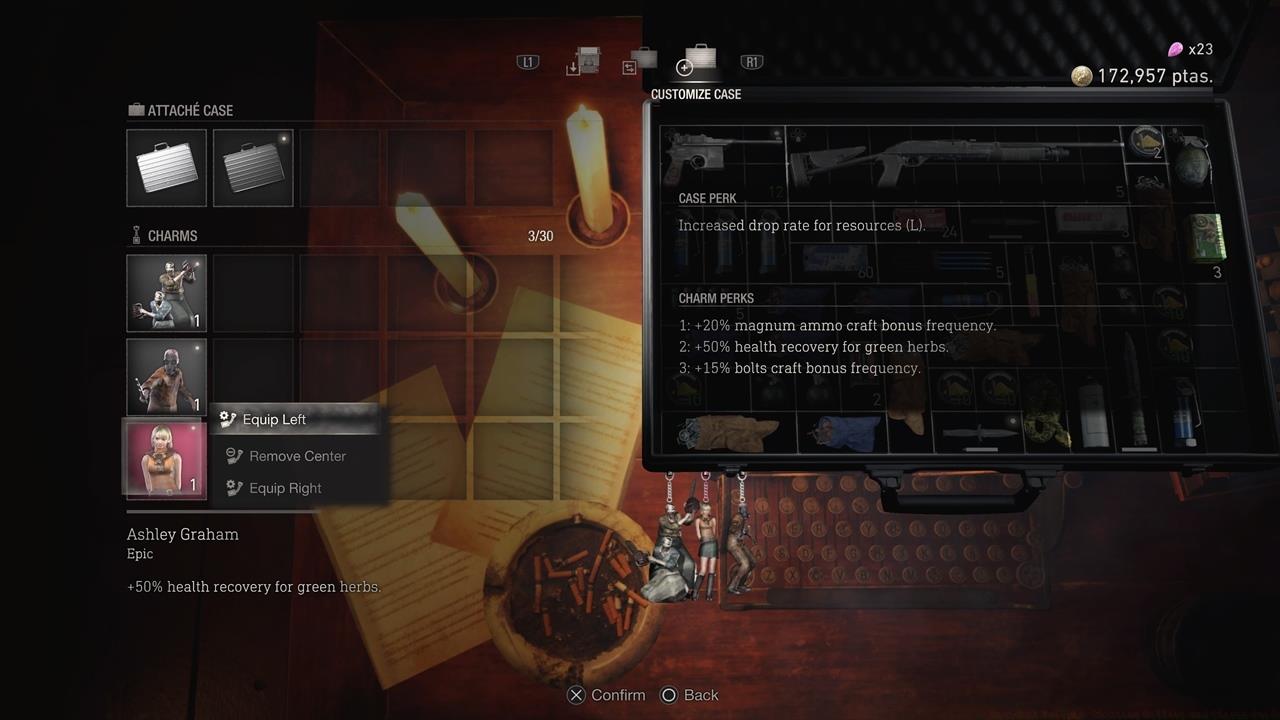Select the black attaché case thumbnail
This screenshot has height=720, width=1280.
click(x=253, y=168)
